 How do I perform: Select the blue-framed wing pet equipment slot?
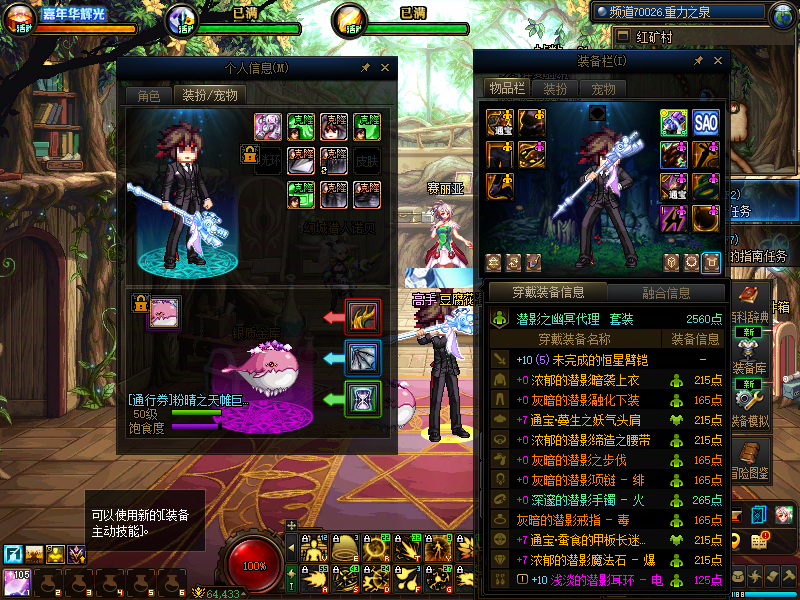[362, 357]
